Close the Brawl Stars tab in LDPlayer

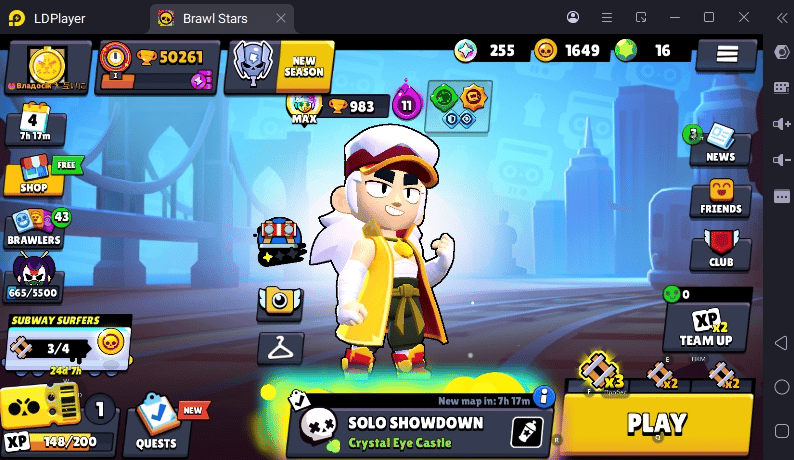coord(281,17)
